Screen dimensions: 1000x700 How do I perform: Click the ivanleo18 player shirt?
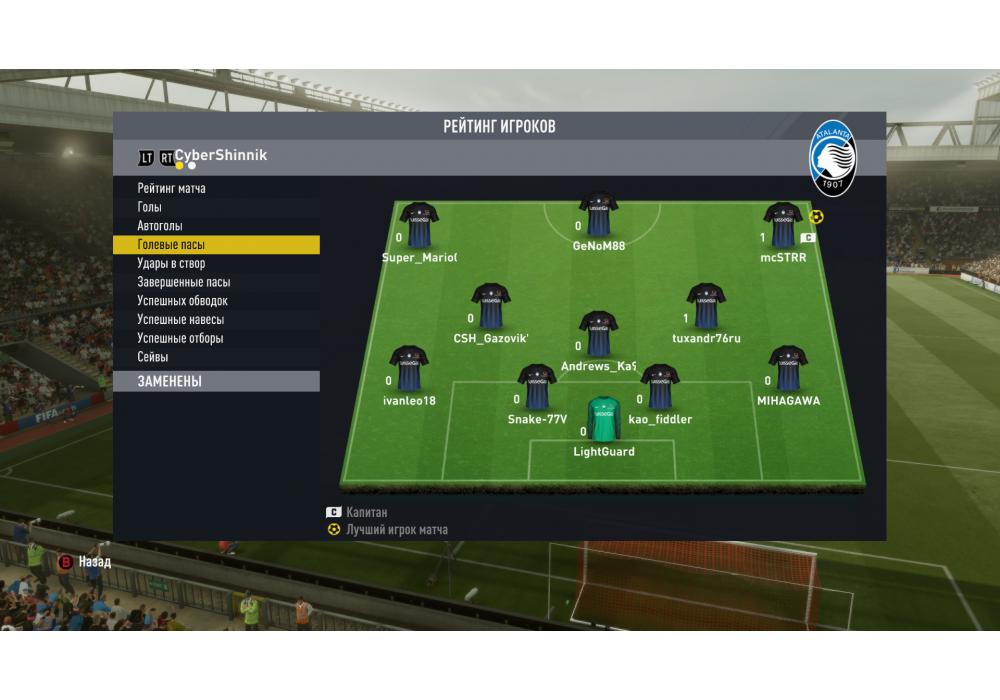409,369
